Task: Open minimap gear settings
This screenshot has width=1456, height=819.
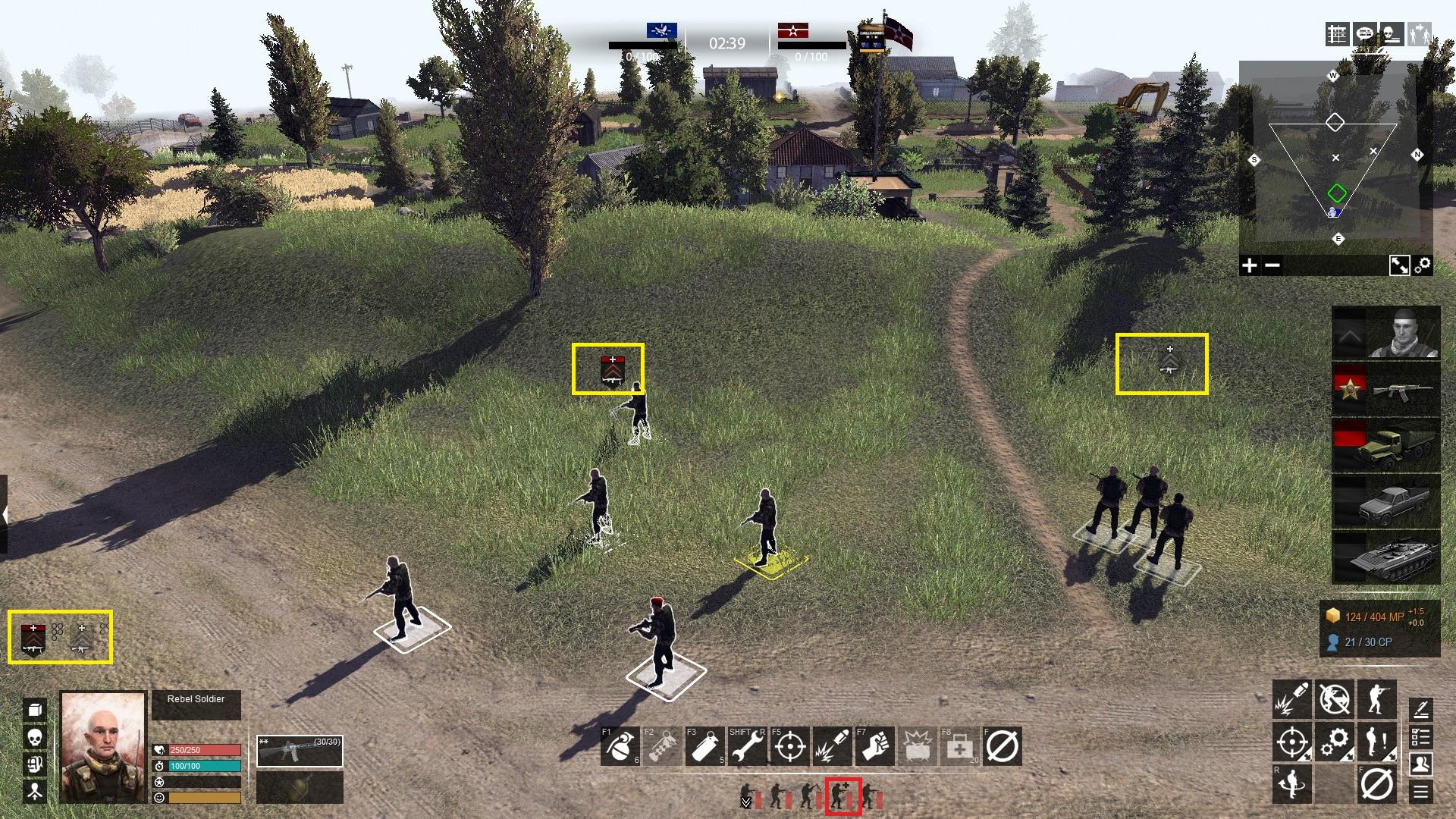Action: point(1423,264)
